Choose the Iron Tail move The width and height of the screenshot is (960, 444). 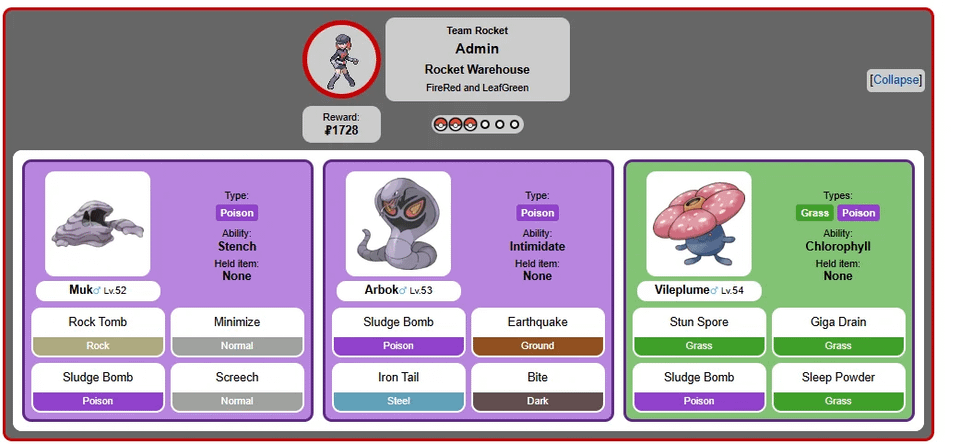[398, 377]
